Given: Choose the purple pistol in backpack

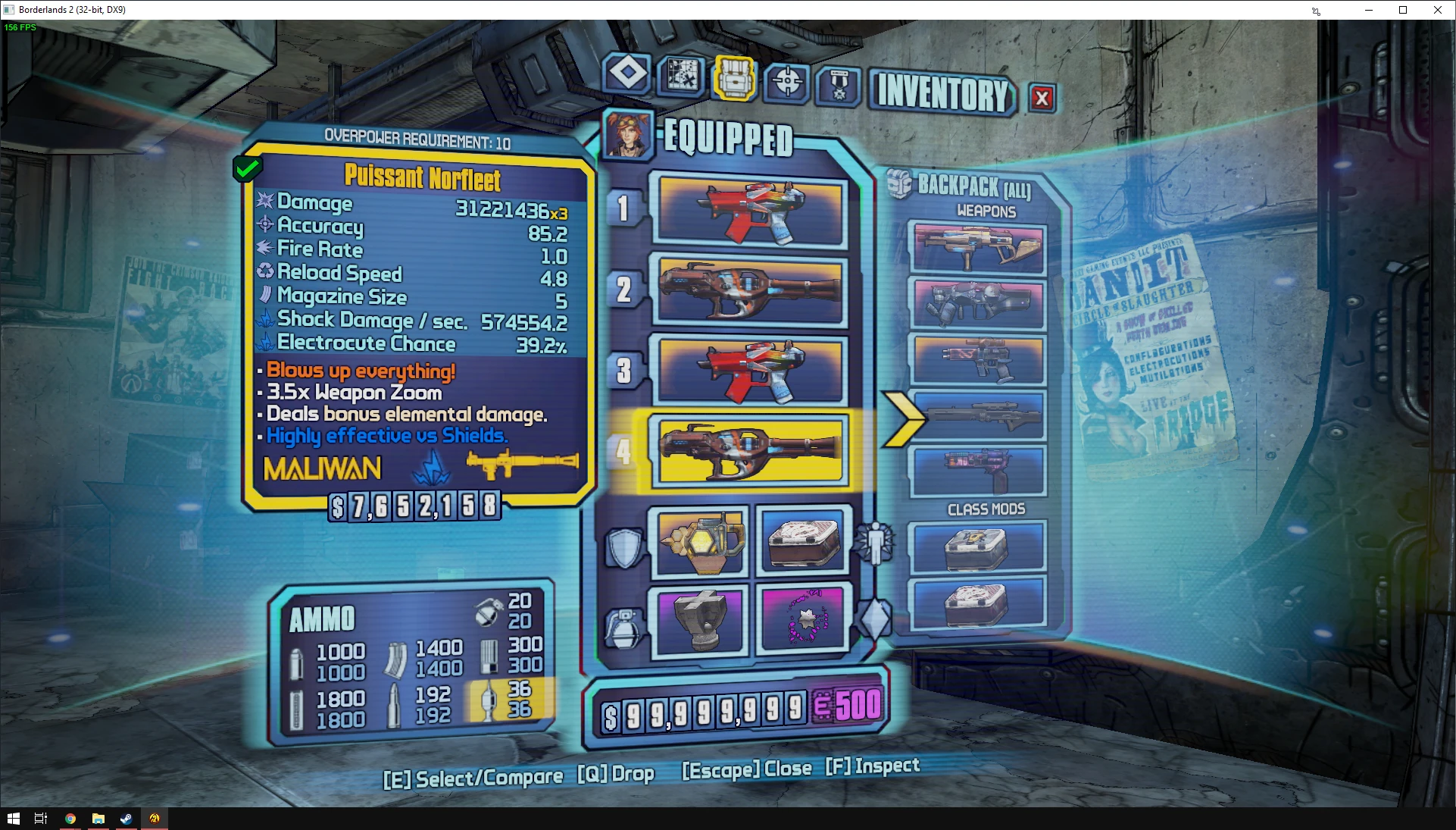Looking at the screenshot, I should coord(979,469).
